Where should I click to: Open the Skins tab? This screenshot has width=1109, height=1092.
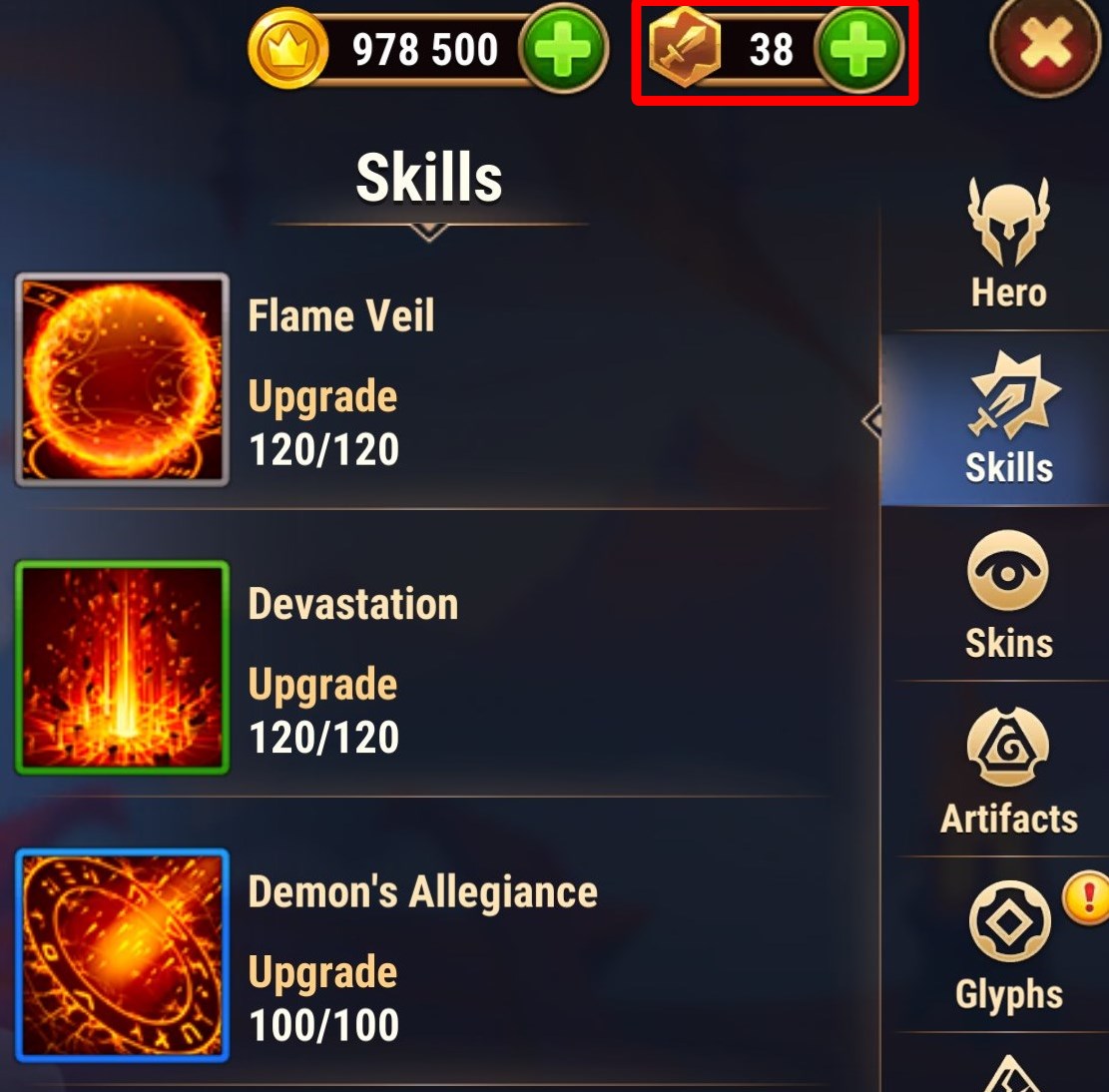pyautogui.click(x=1008, y=596)
